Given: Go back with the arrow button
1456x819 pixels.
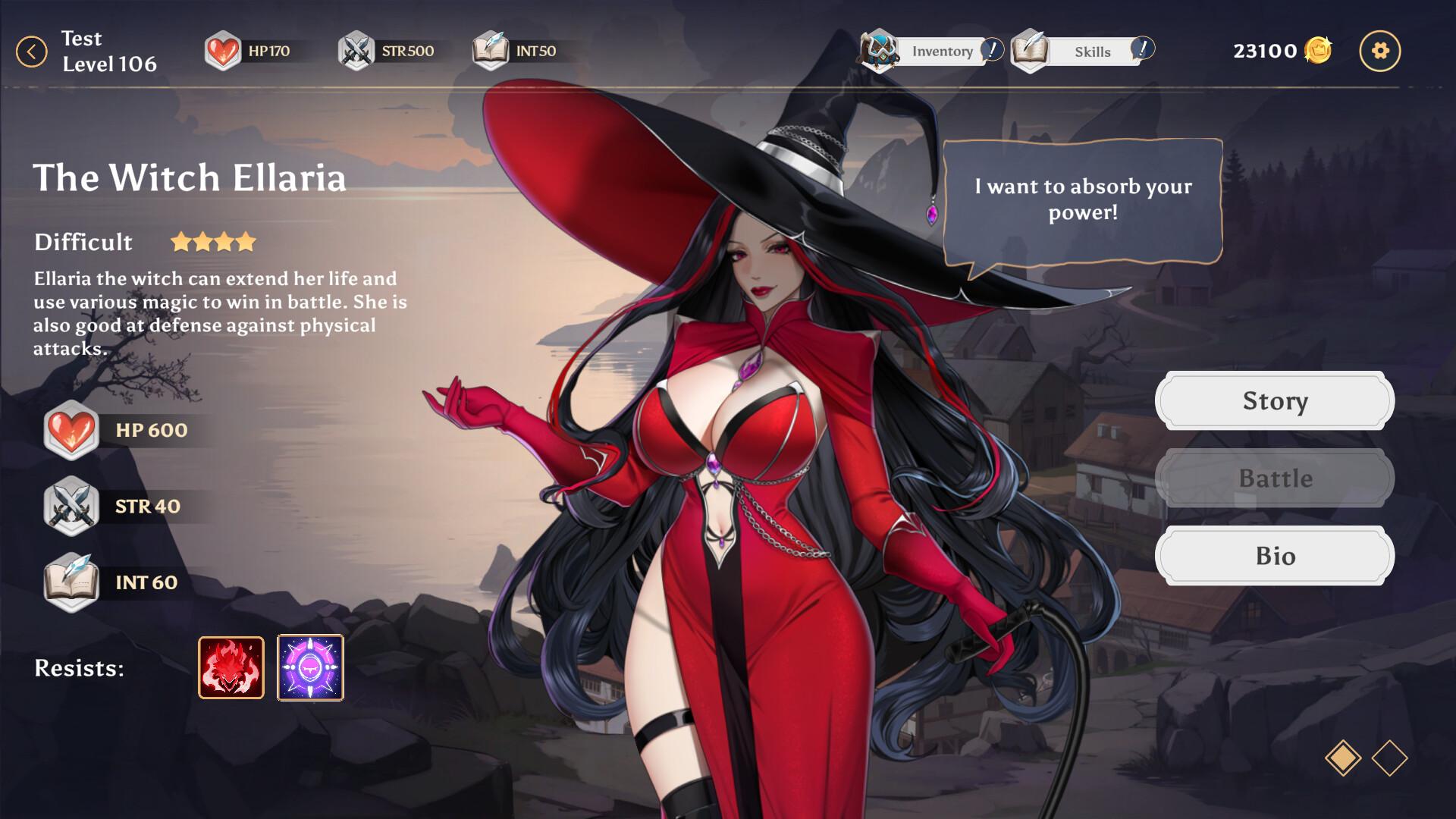Looking at the screenshot, I should [31, 52].
